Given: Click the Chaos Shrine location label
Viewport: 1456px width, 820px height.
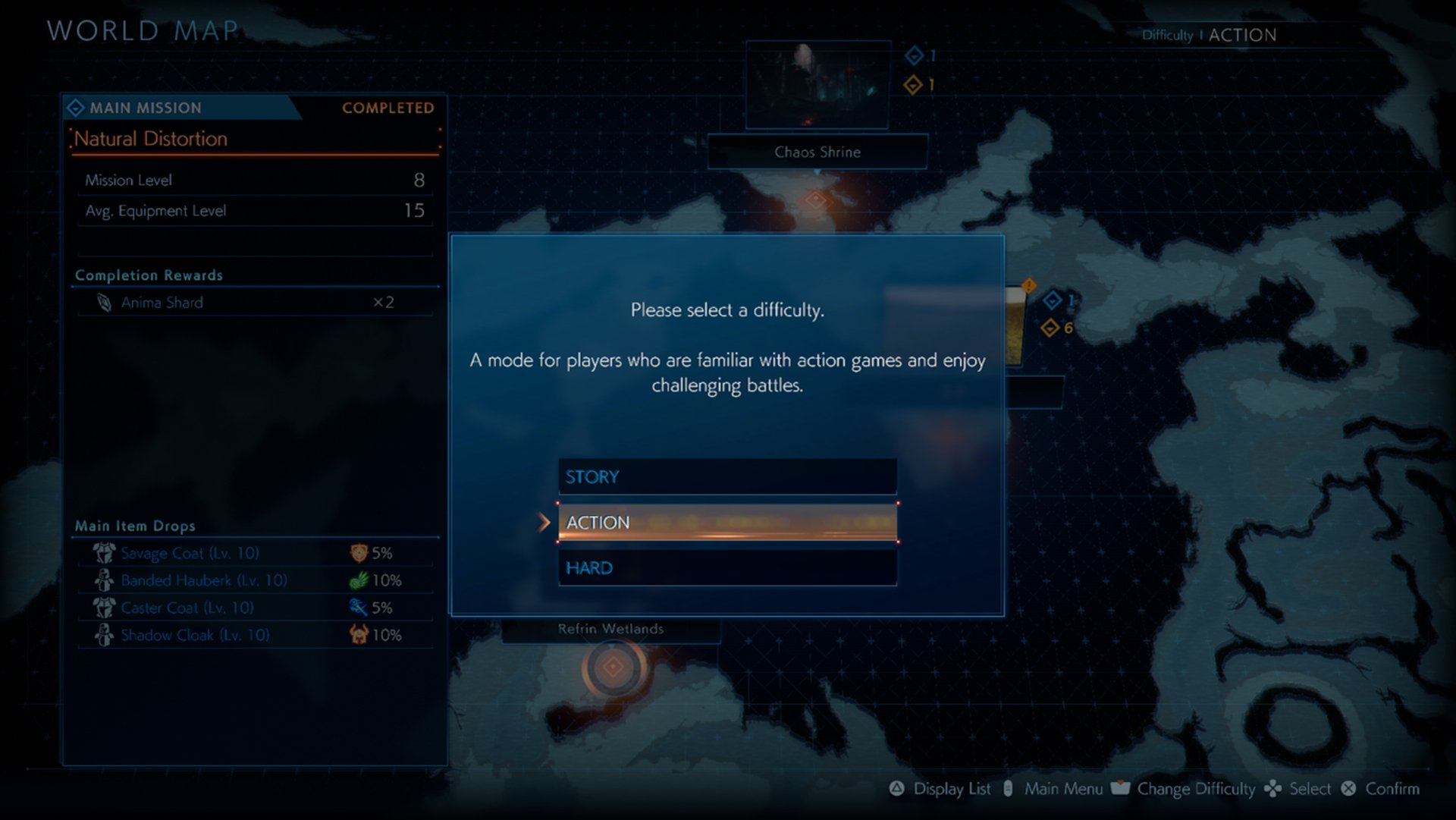Looking at the screenshot, I should point(816,152).
